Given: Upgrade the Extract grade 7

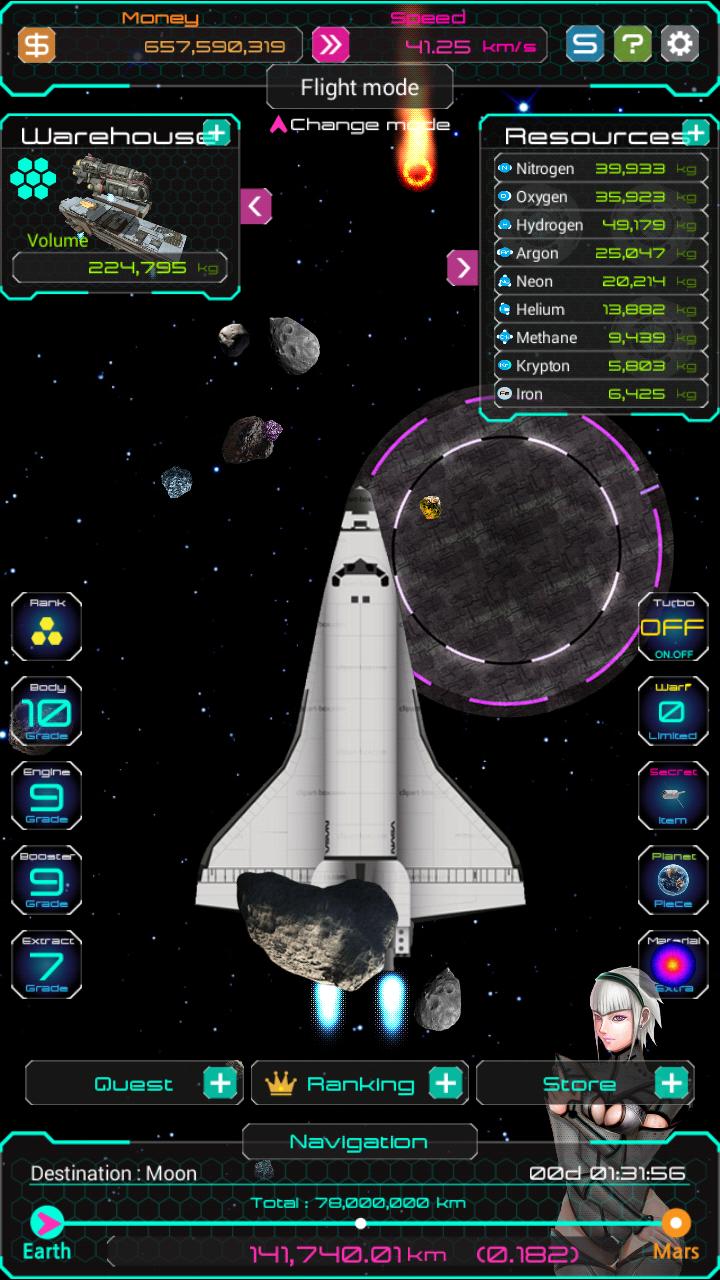Looking at the screenshot, I should pyautogui.click(x=47, y=965).
